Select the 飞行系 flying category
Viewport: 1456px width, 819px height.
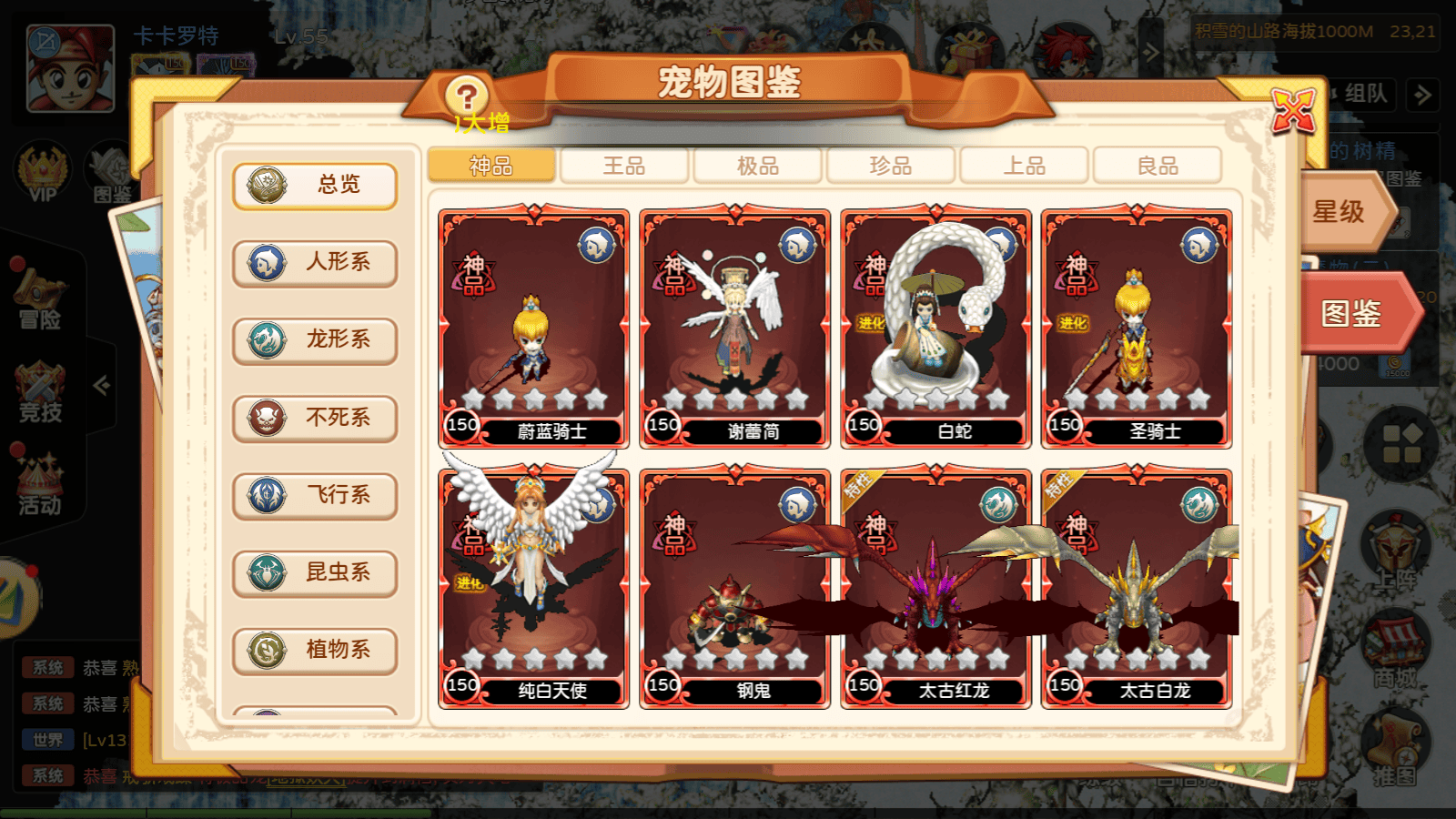click(x=314, y=496)
